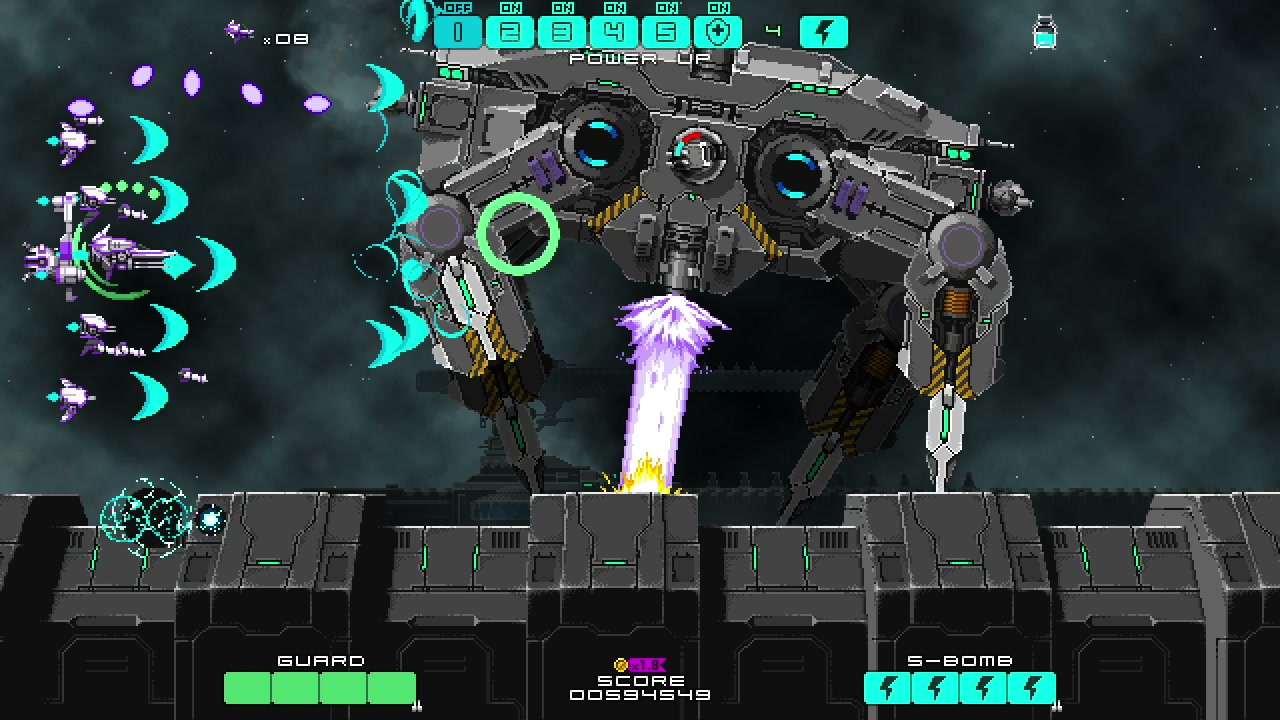Select power-up slot 5 icon
This screenshot has width=1280, height=720.
tap(665, 31)
